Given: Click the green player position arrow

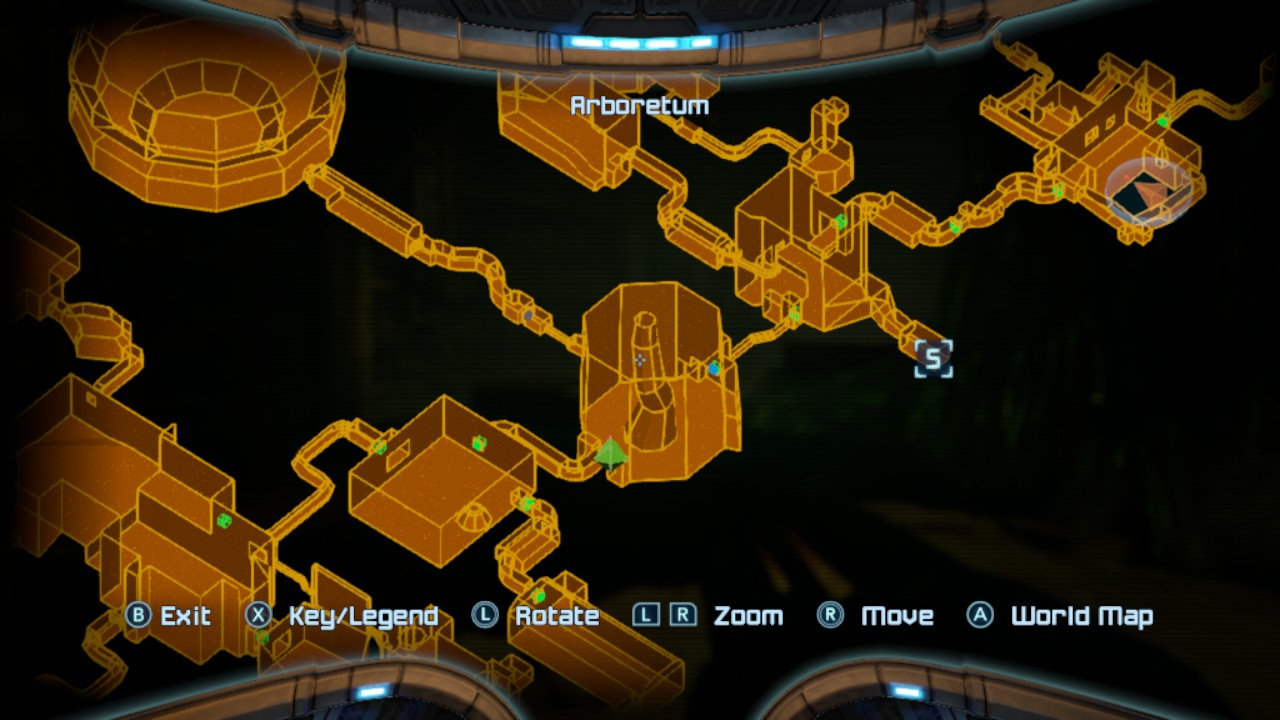Looking at the screenshot, I should (611, 453).
